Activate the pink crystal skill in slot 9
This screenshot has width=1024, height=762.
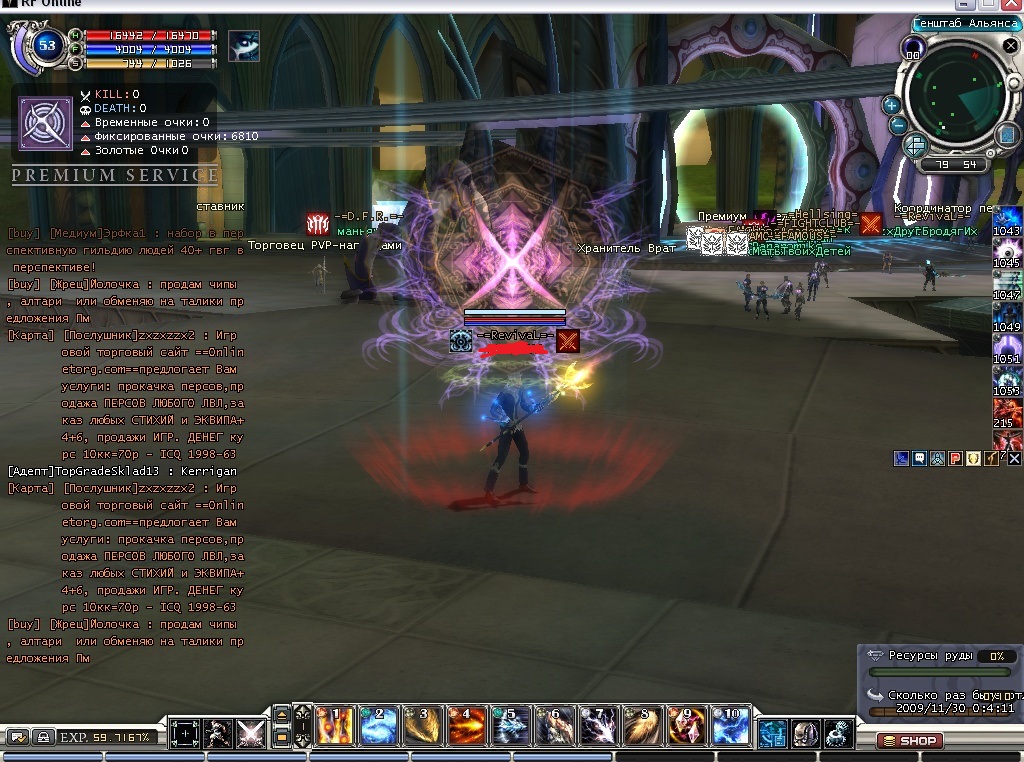[687, 726]
